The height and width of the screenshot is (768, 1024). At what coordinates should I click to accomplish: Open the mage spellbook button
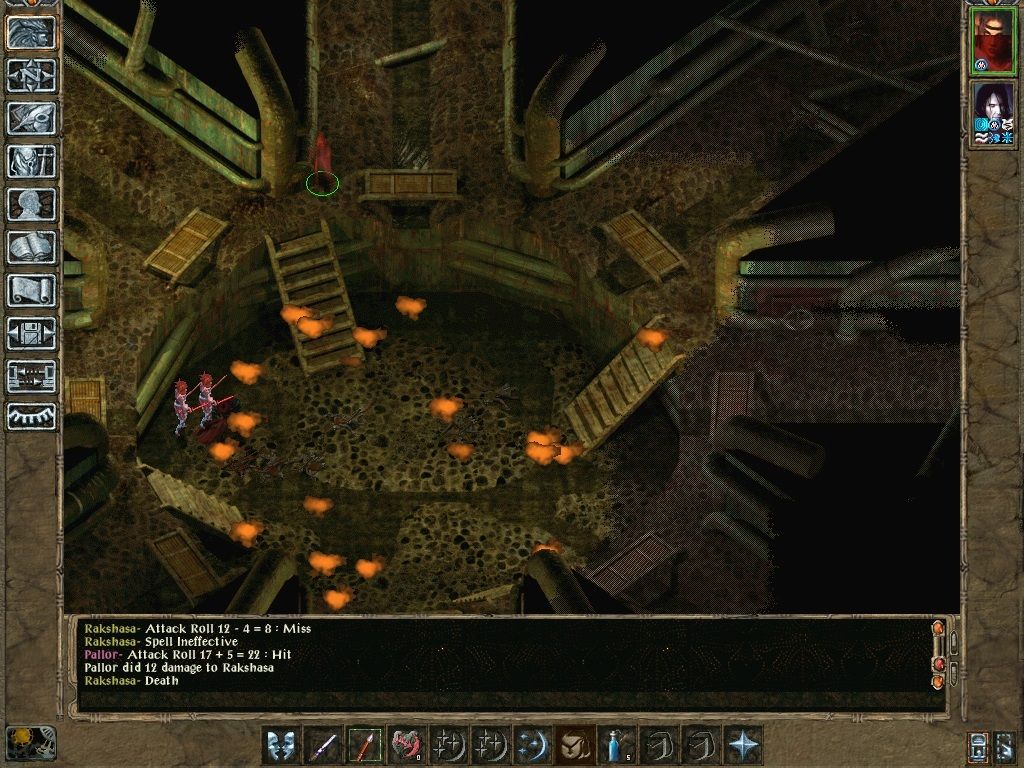31,247
